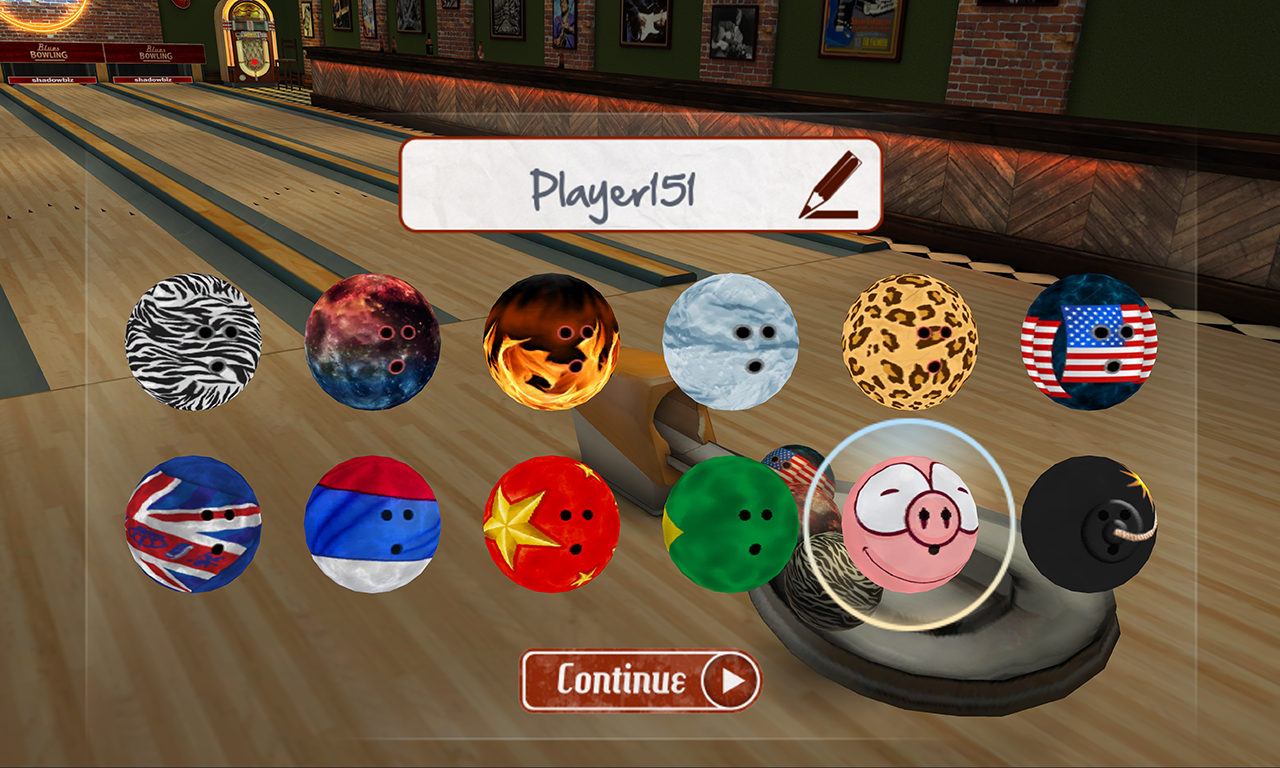
Task: Click the Continue arrow icon
Action: click(x=731, y=679)
